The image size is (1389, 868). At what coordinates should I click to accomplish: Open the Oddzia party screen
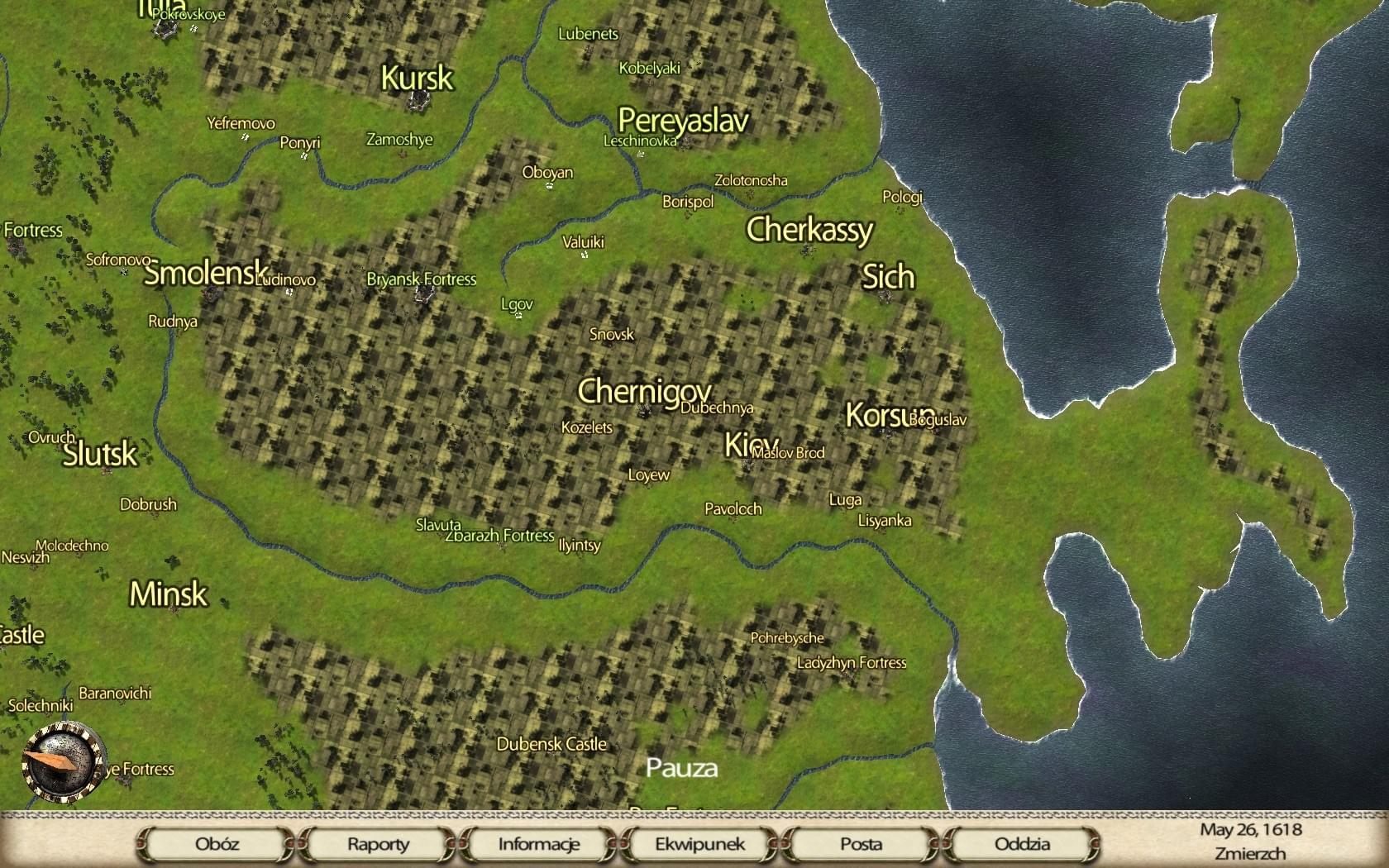click(1022, 844)
